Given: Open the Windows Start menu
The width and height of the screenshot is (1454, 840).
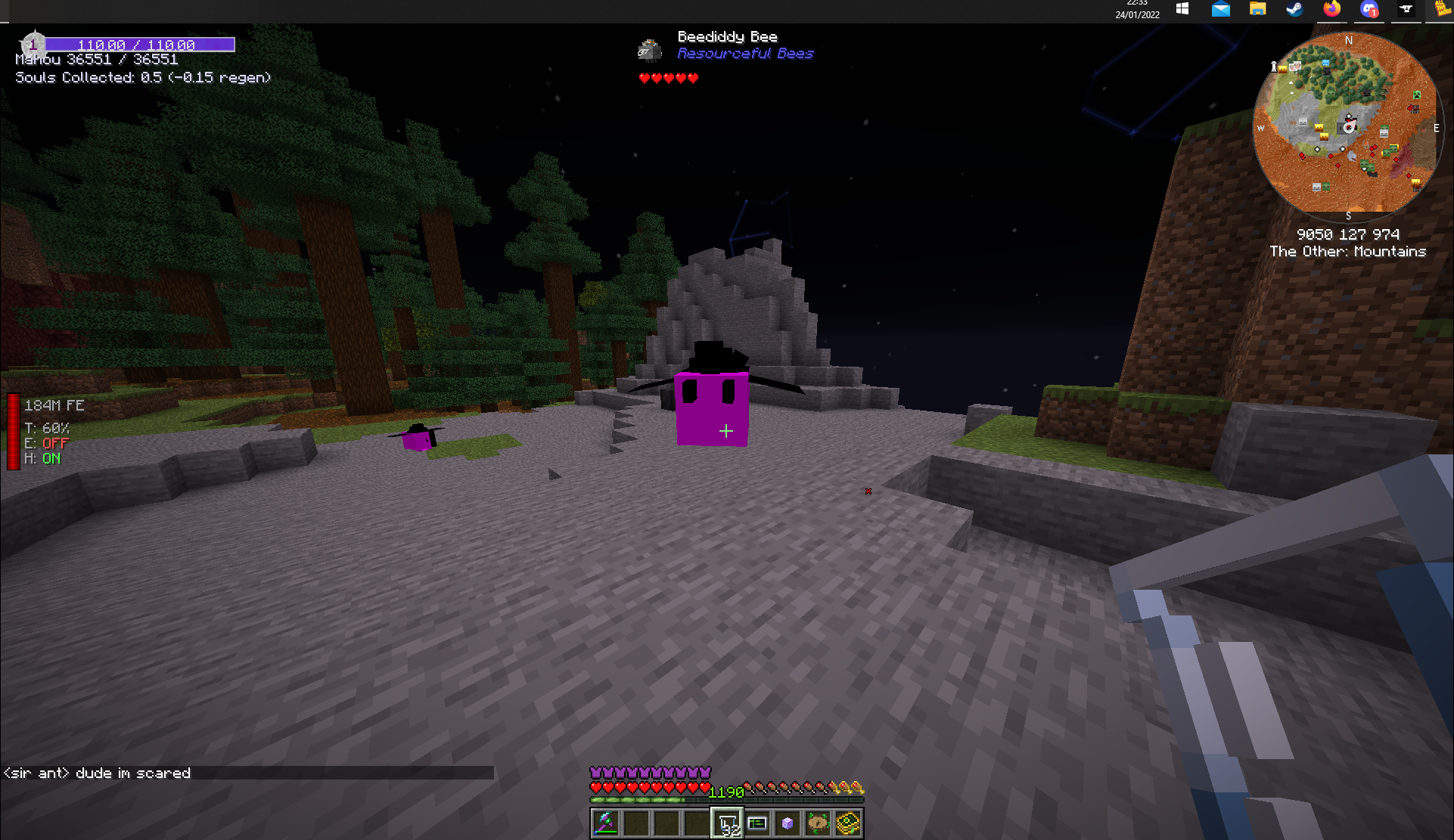Looking at the screenshot, I should (x=1182, y=11).
